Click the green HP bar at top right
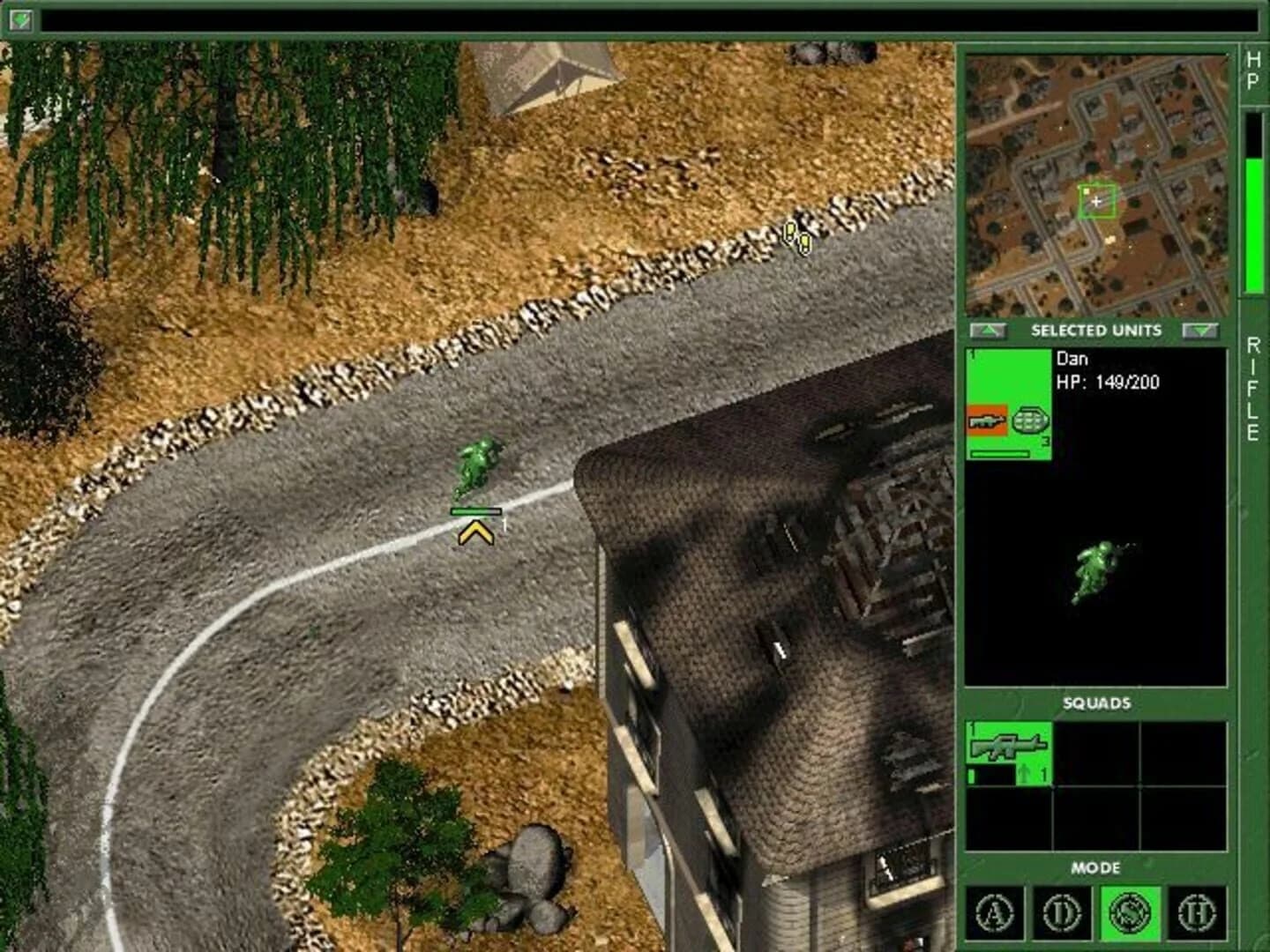The height and width of the screenshot is (952, 1270). [x=1253, y=220]
